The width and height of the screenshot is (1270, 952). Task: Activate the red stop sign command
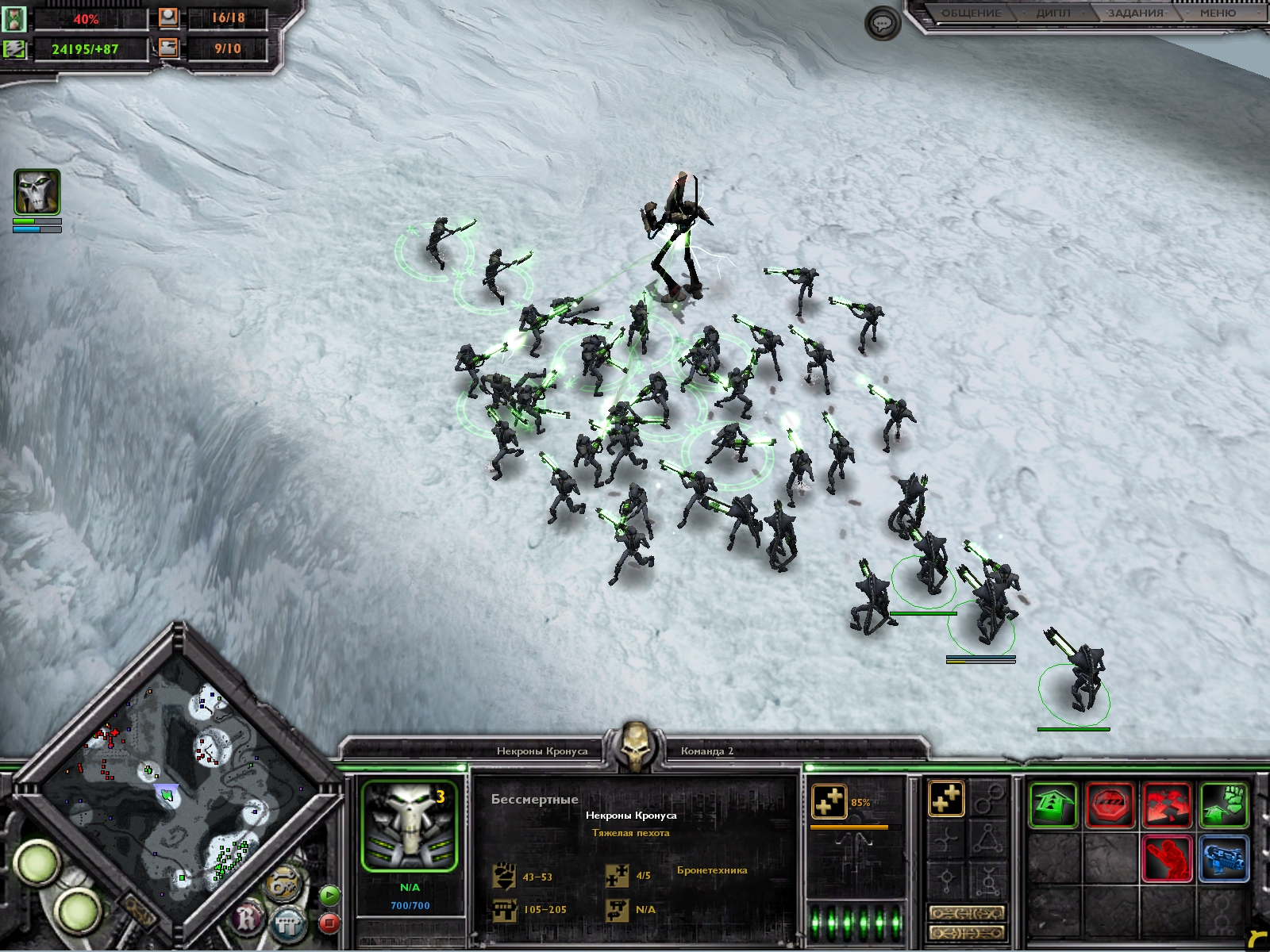(1110, 805)
